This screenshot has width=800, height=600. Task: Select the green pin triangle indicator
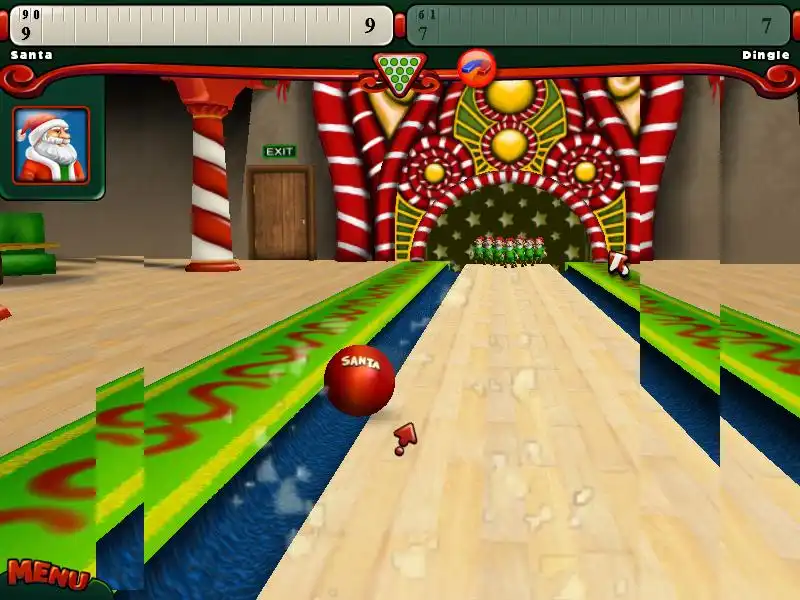pyautogui.click(x=399, y=70)
